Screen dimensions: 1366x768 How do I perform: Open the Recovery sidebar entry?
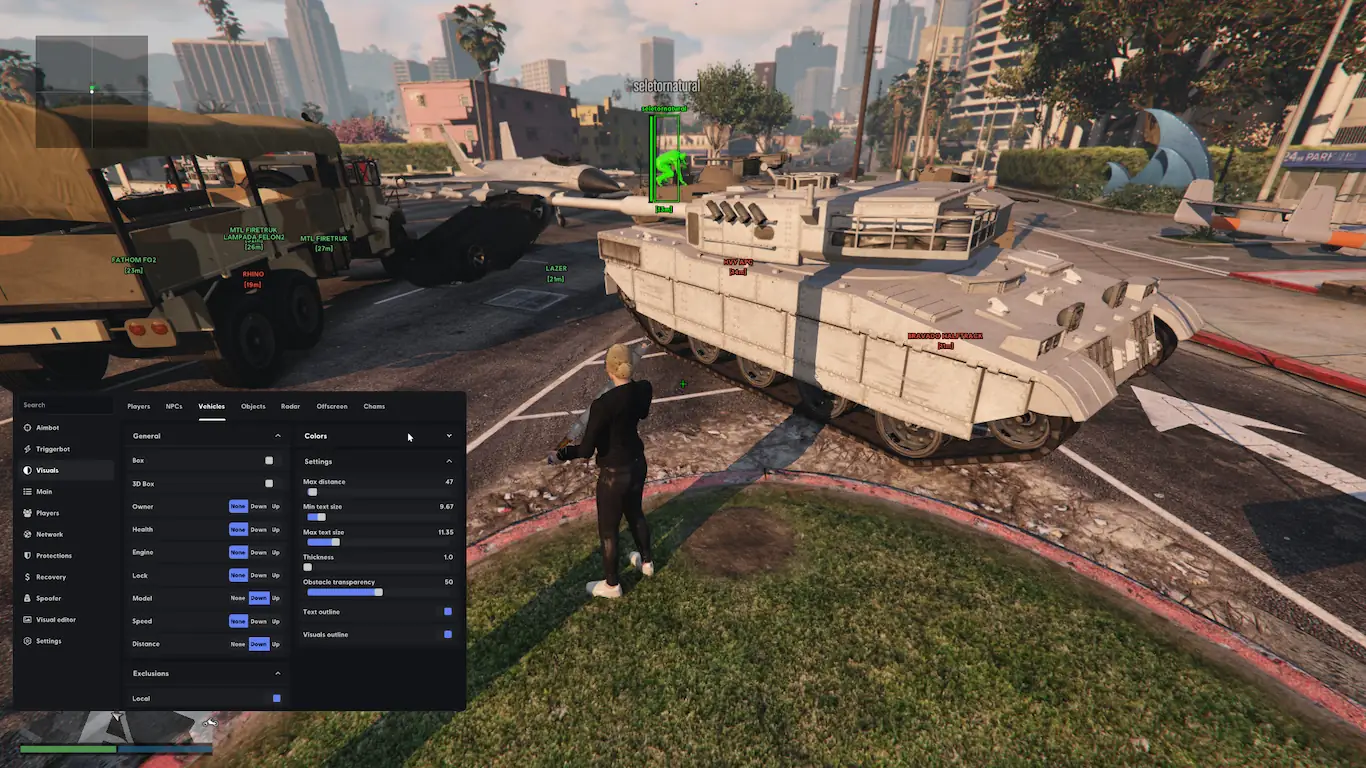(50, 577)
